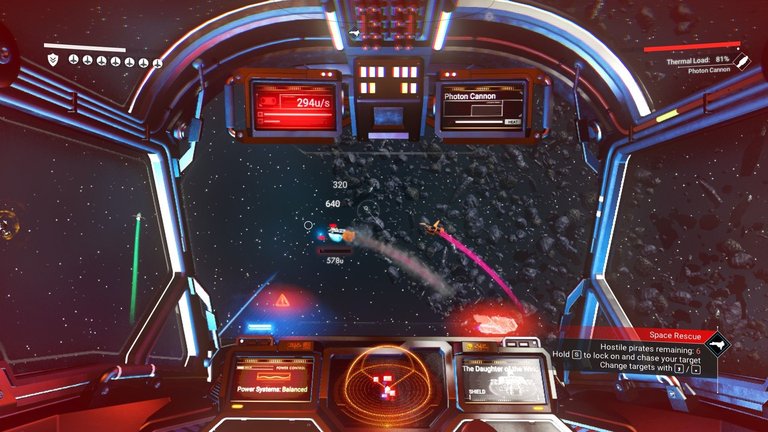Click the shield icon beside the squadron row
Viewport: 768px width, 432px height.
point(53,61)
